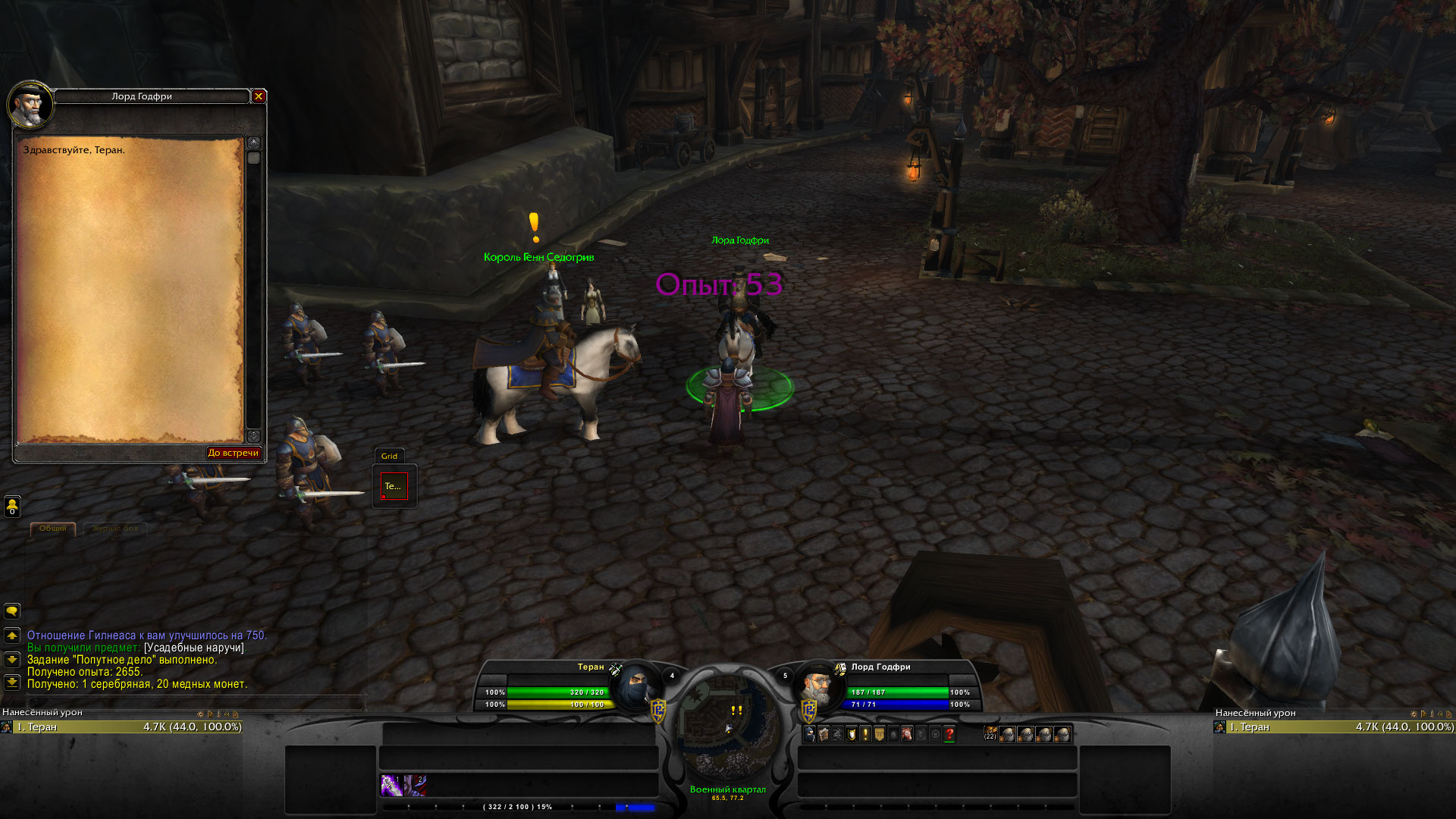The width and height of the screenshot is (1456, 819).
Task: Click Теран's row in the right damage meter
Action: 1335,727
